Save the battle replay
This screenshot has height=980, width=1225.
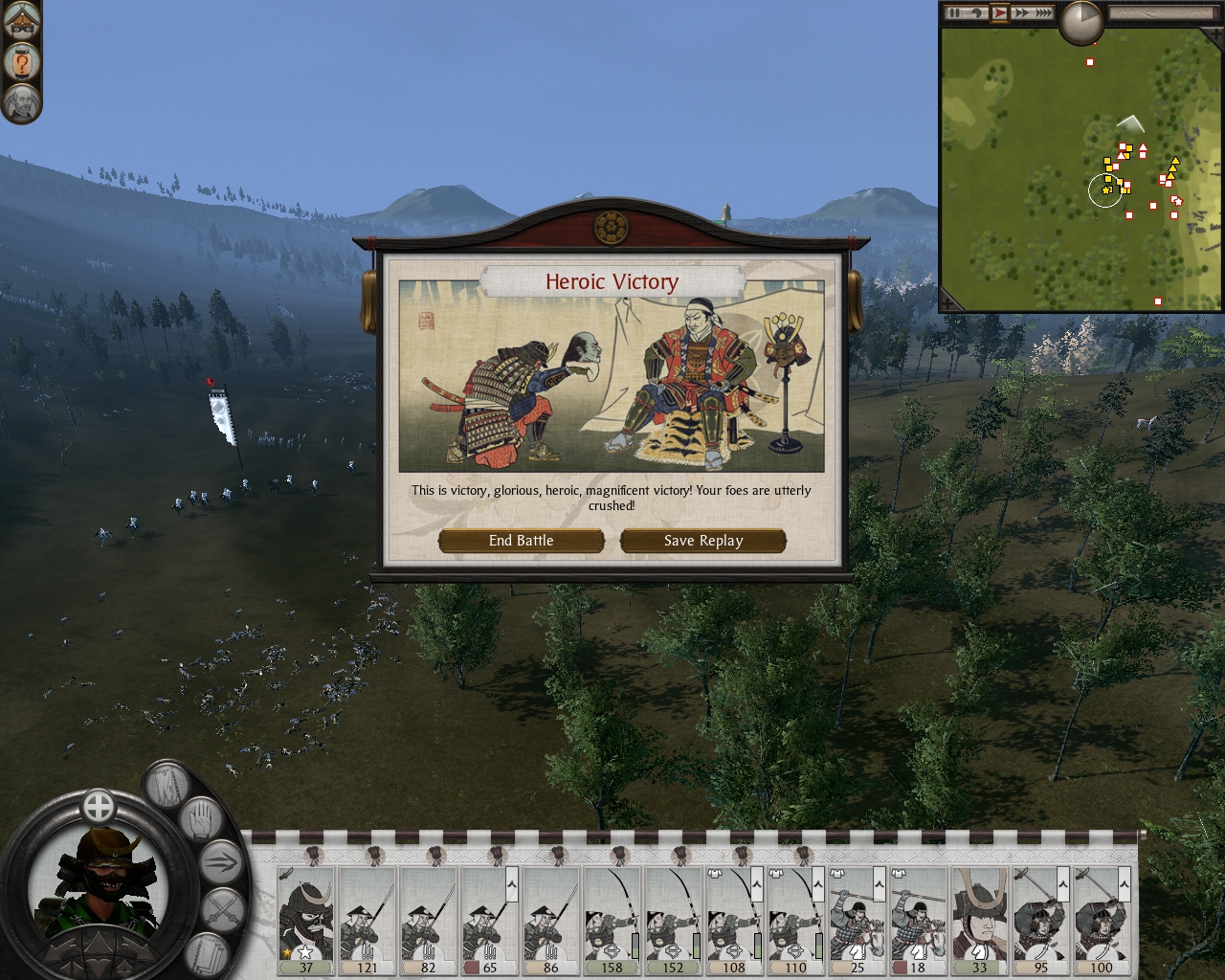pos(703,541)
